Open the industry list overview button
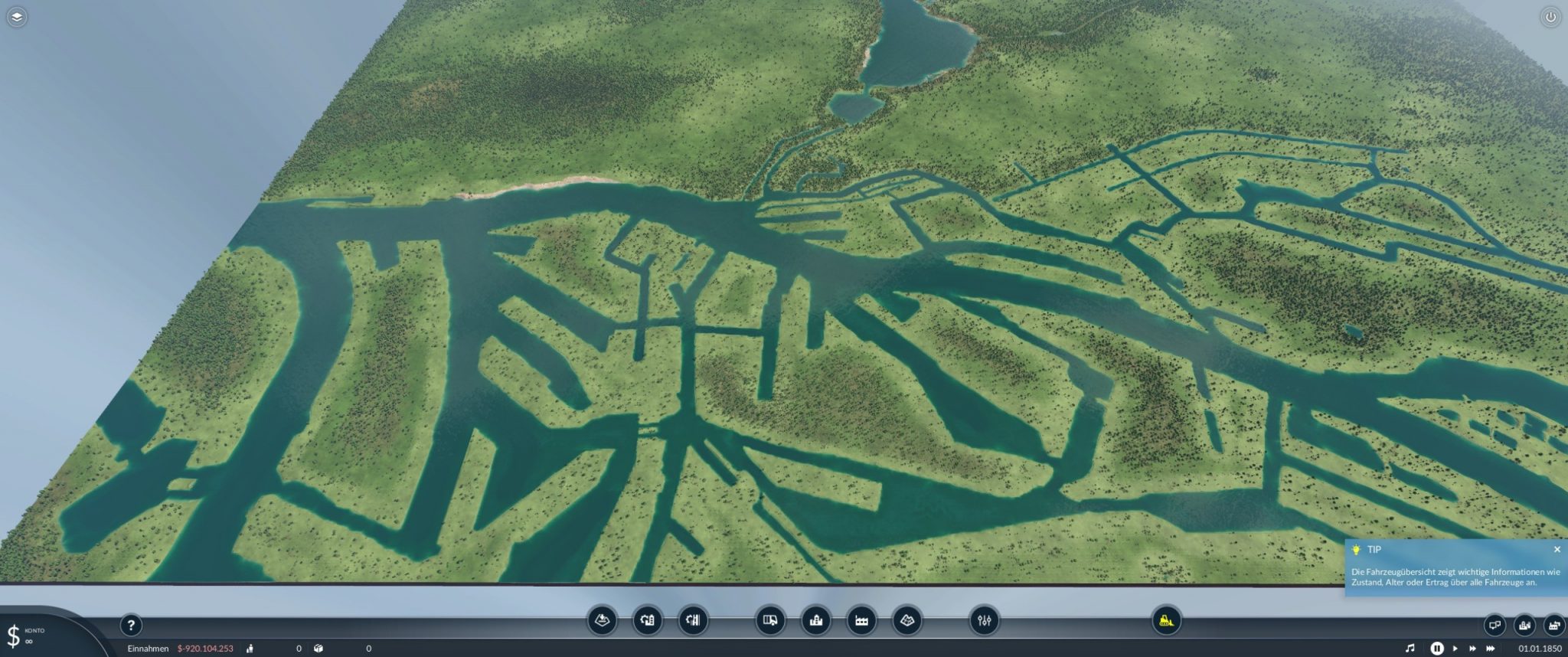Image resolution: width=1568 pixels, height=657 pixels. point(1554,626)
